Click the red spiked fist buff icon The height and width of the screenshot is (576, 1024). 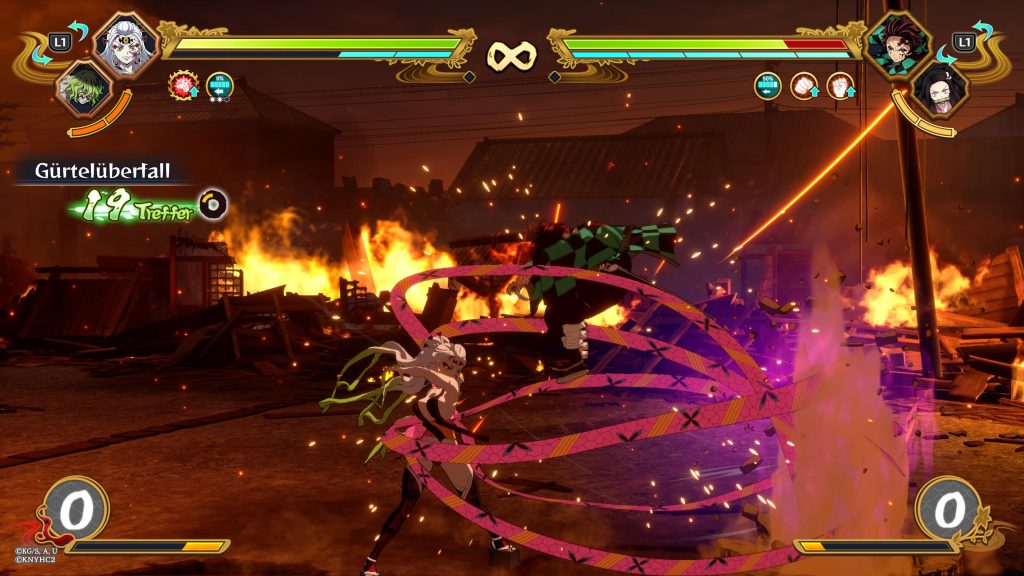click(183, 86)
